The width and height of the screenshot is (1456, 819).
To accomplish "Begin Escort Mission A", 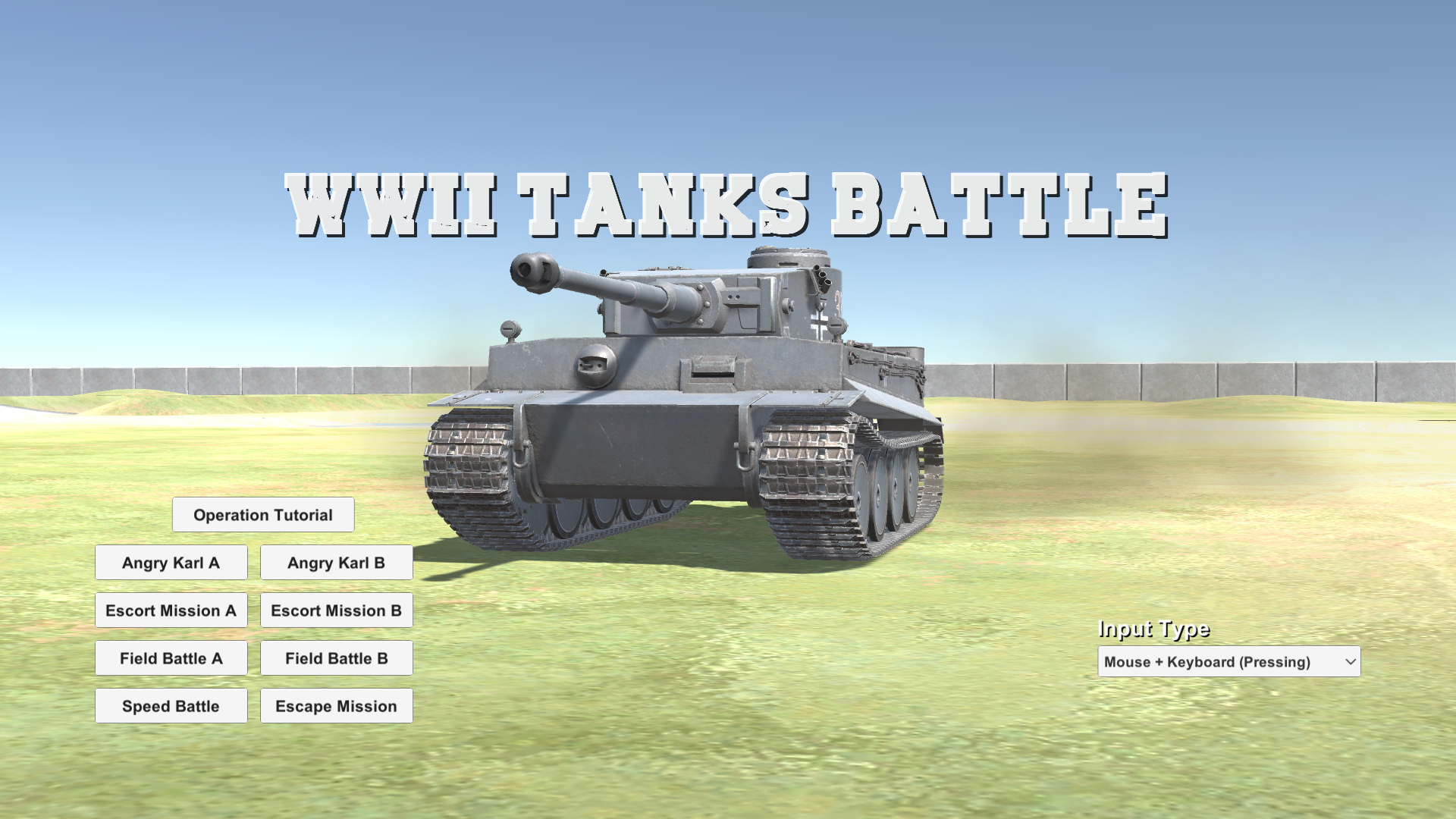I will coord(171,610).
